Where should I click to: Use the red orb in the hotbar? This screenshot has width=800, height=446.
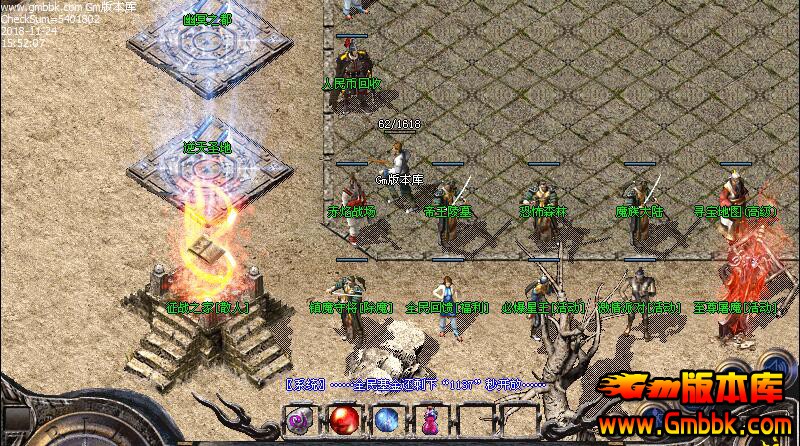pos(344,420)
